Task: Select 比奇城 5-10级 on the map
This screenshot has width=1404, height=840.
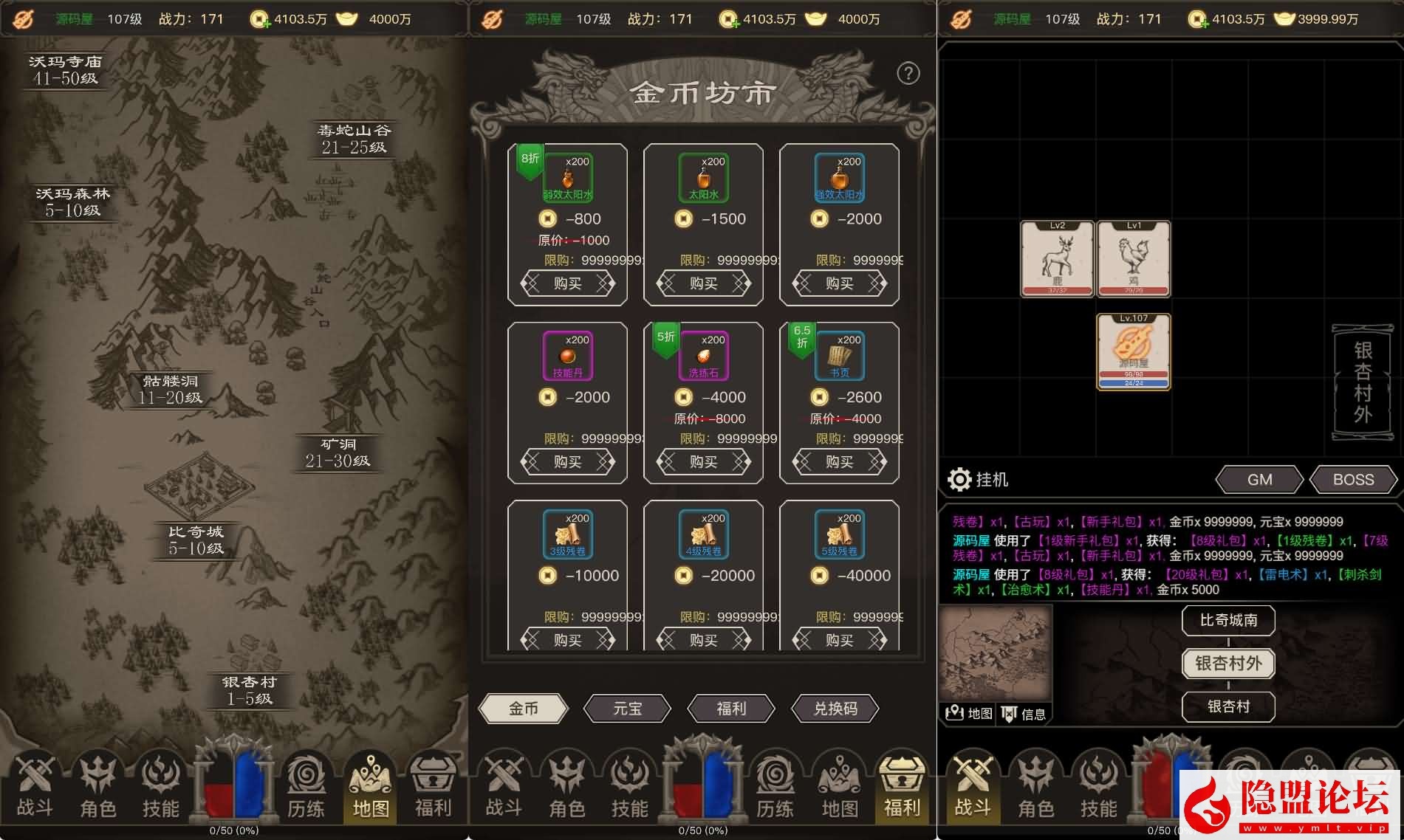Action: click(195, 540)
